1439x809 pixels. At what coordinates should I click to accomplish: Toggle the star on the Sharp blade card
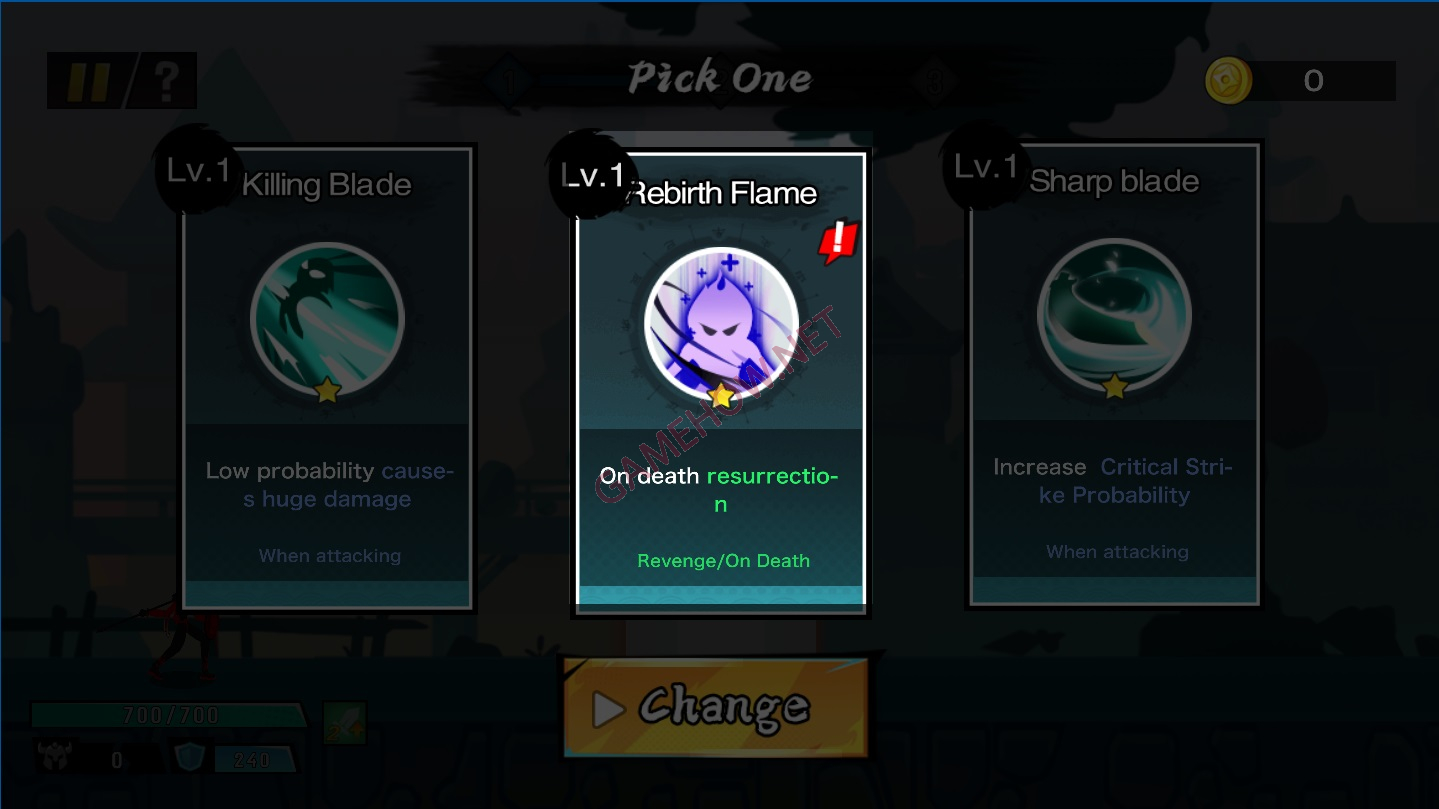coord(1113,386)
